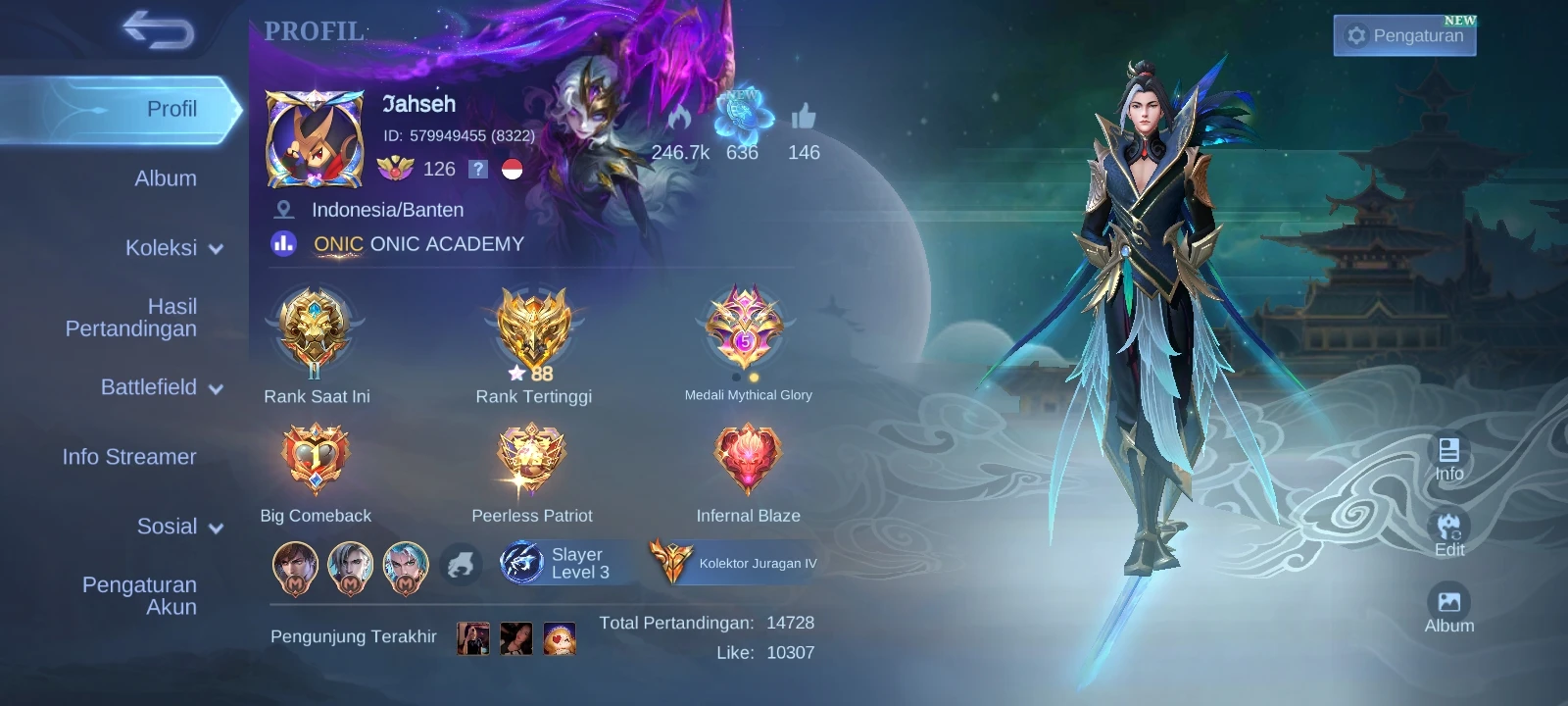The width and height of the screenshot is (1568, 706).
Task: Open the Album tab in sidebar
Action: pos(165,178)
